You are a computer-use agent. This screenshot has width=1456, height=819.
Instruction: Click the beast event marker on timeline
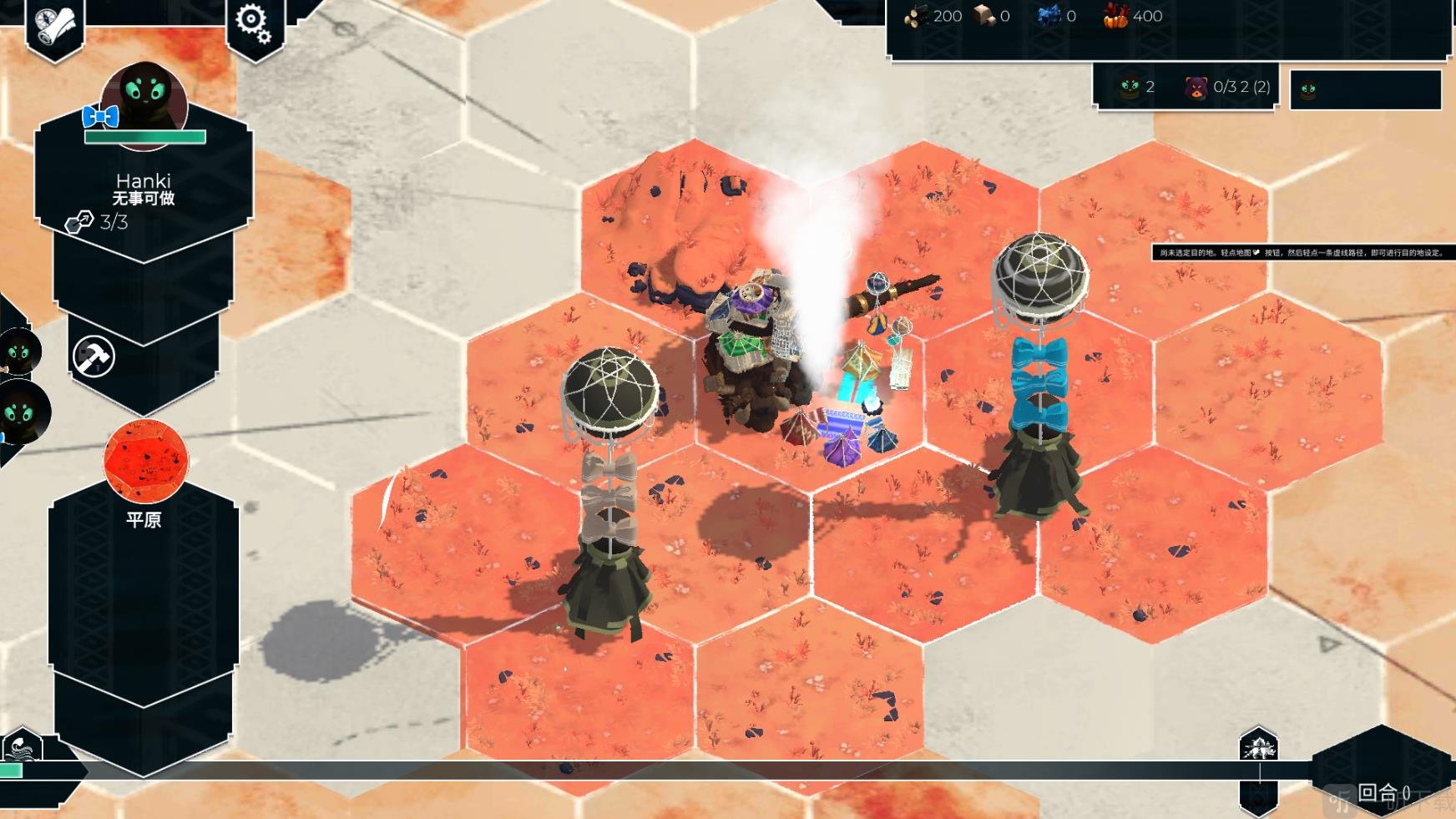click(x=1258, y=746)
